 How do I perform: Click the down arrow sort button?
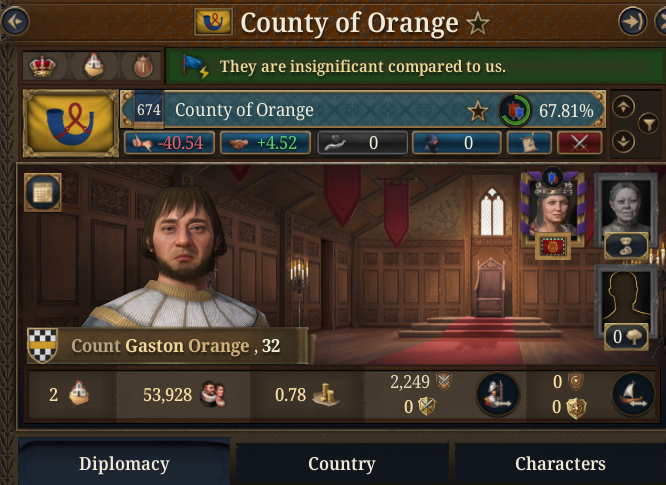coord(623,141)
